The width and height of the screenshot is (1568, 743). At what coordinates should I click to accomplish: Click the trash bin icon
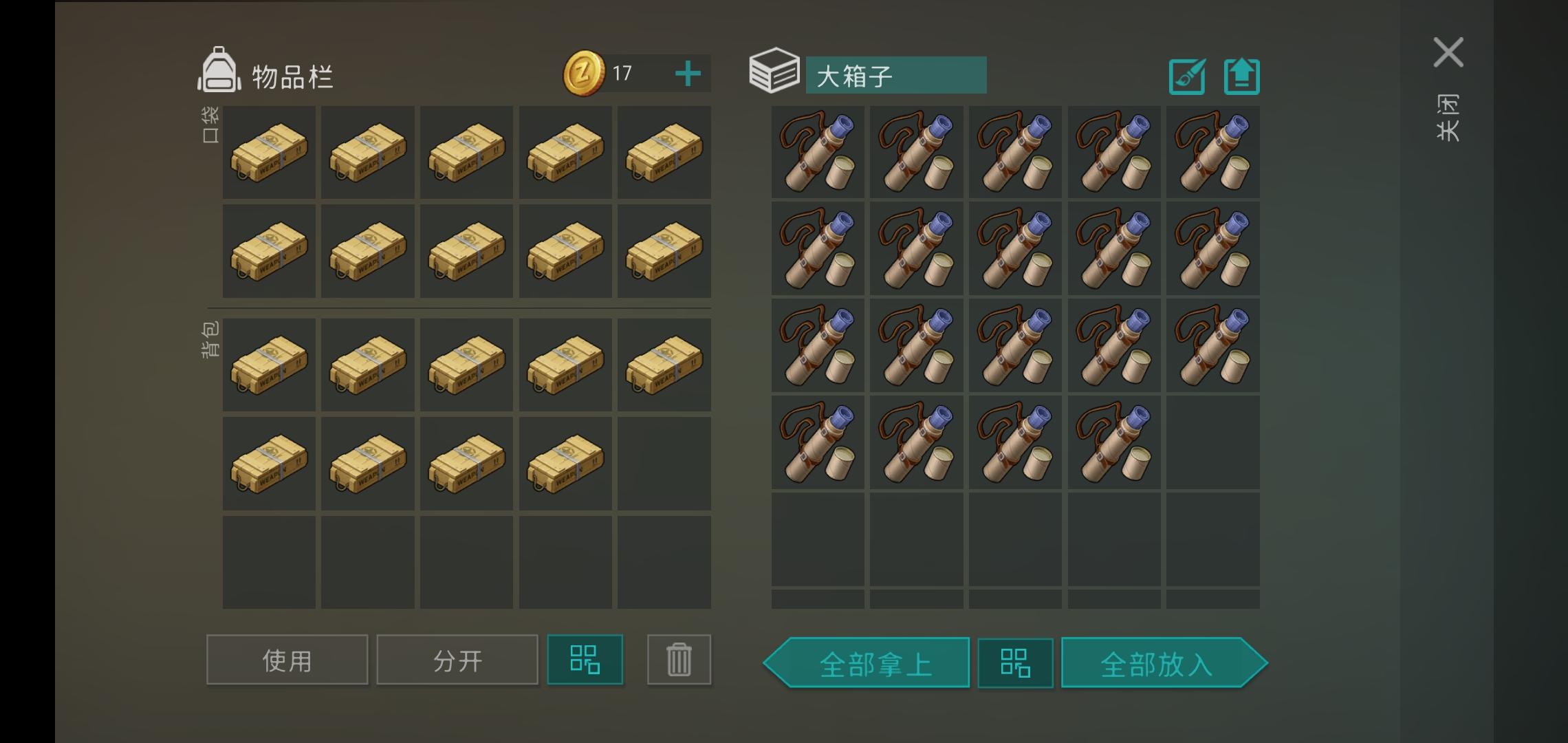[679, 659]
